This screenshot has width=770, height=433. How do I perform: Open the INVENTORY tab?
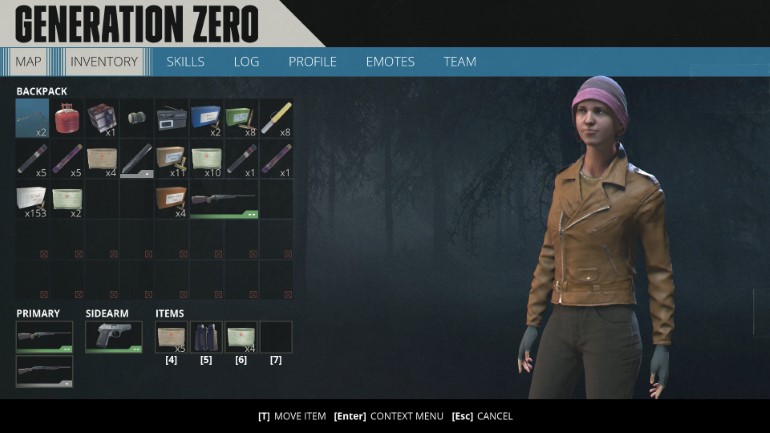pos(104,62)
